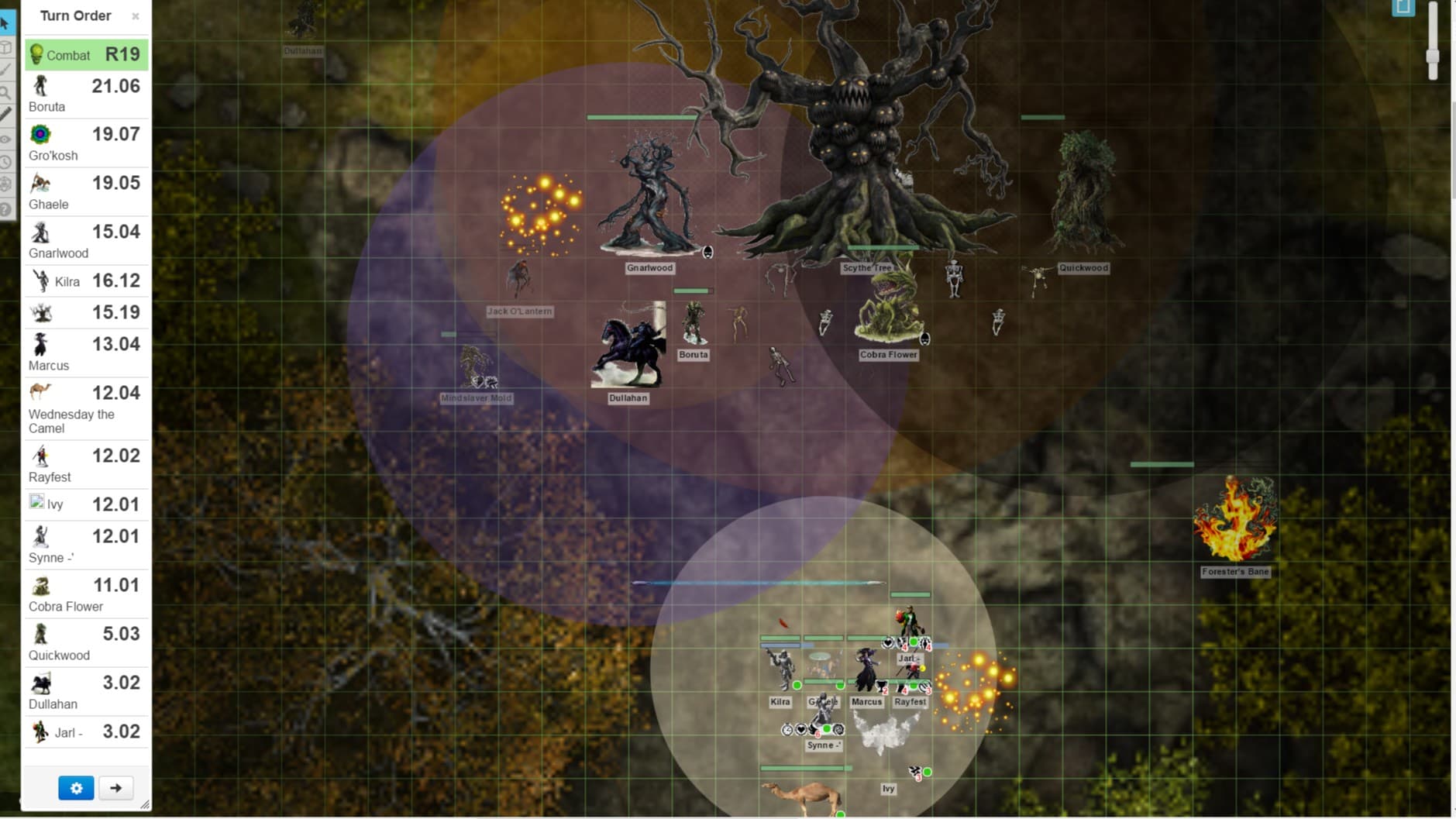
Task: Select Wednesday the Camel's initiative entry
Action: click(x=85, y=407)
